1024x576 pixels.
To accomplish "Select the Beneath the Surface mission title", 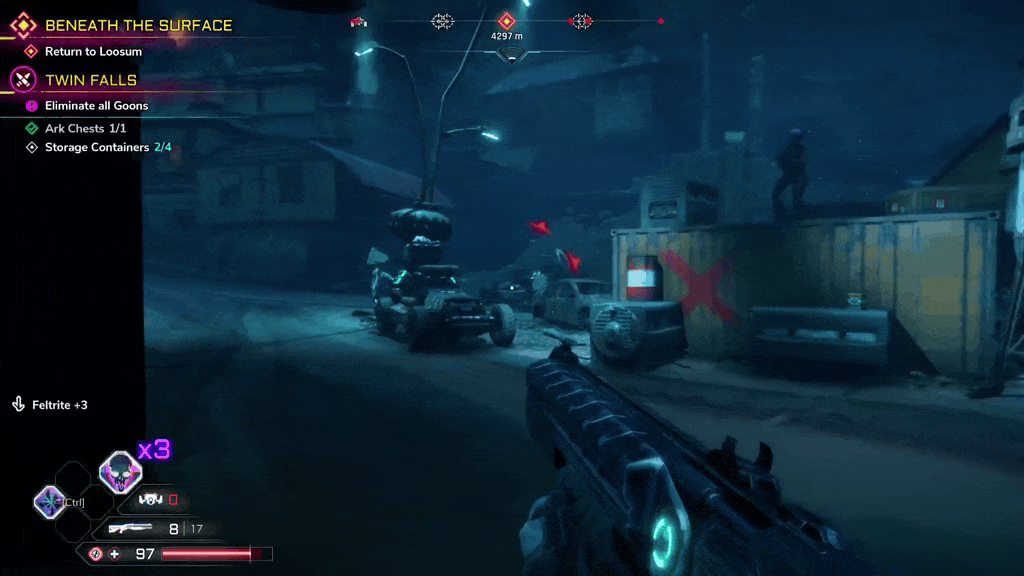I will [138, 26].
